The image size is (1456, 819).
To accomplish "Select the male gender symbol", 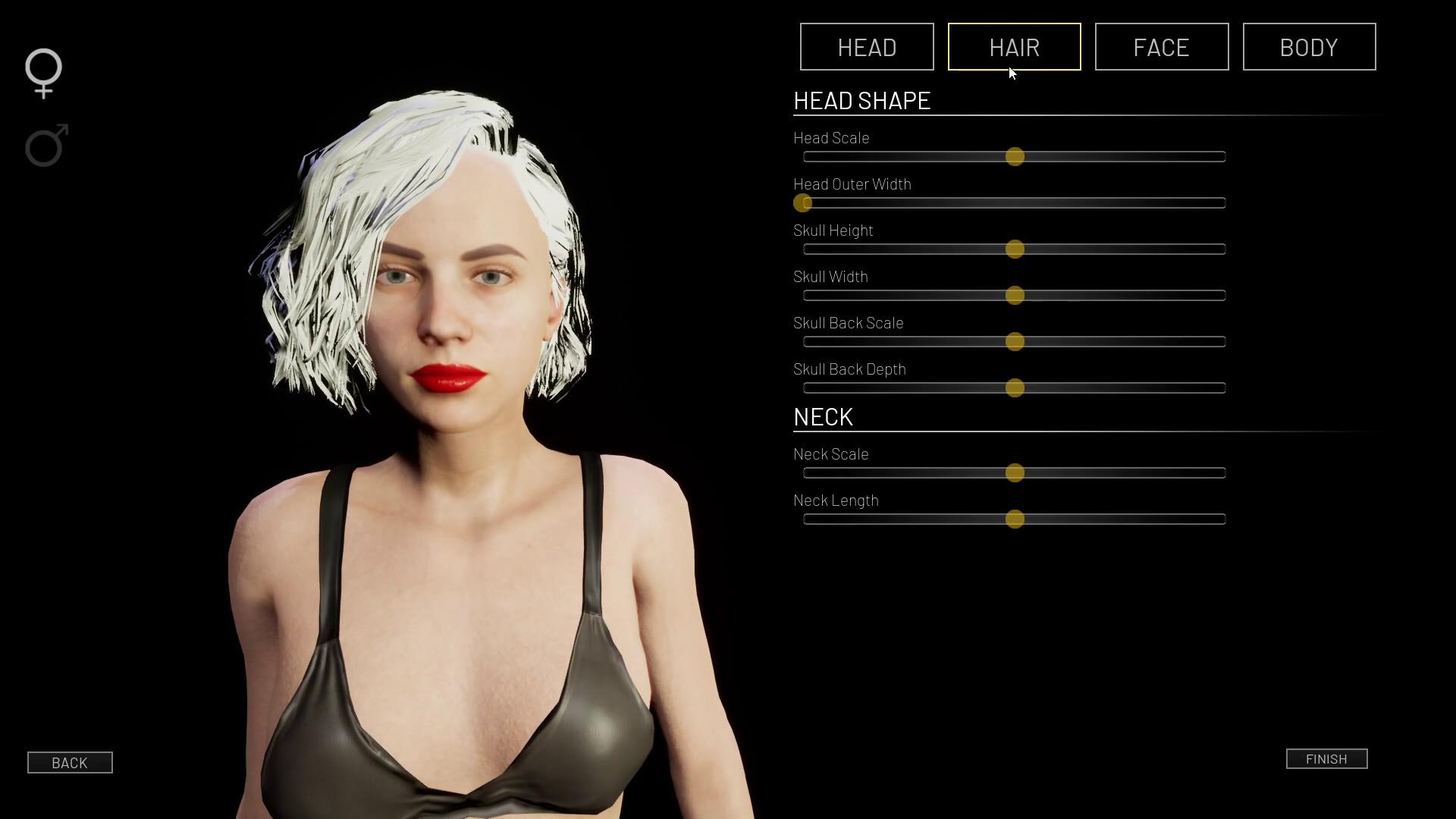I will 46,145.
